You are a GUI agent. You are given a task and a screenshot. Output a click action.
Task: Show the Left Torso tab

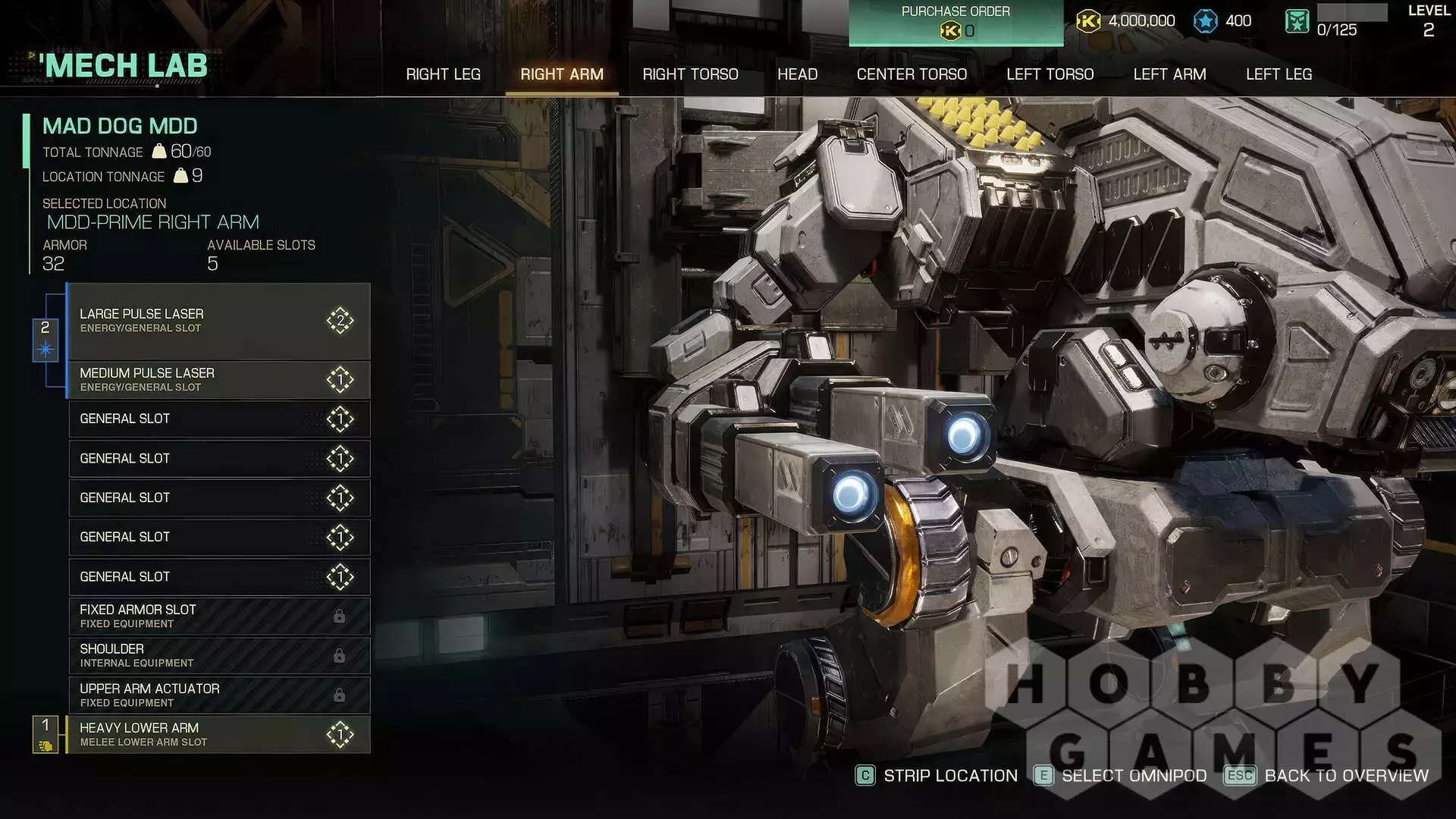pyautogui.click(x=1050, y=74)
